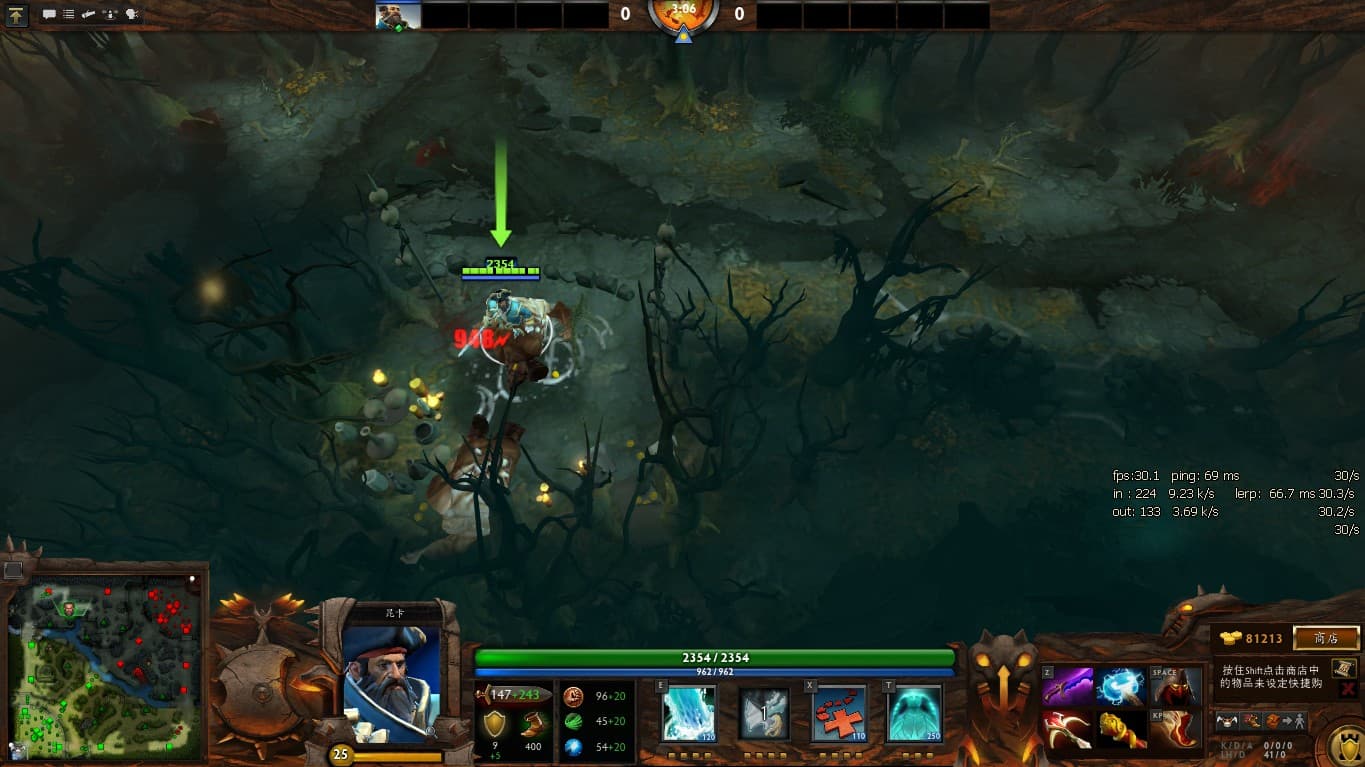Activate the Ghostship ultimate ability
1365x767 pixels.
(x=914, y=713)
